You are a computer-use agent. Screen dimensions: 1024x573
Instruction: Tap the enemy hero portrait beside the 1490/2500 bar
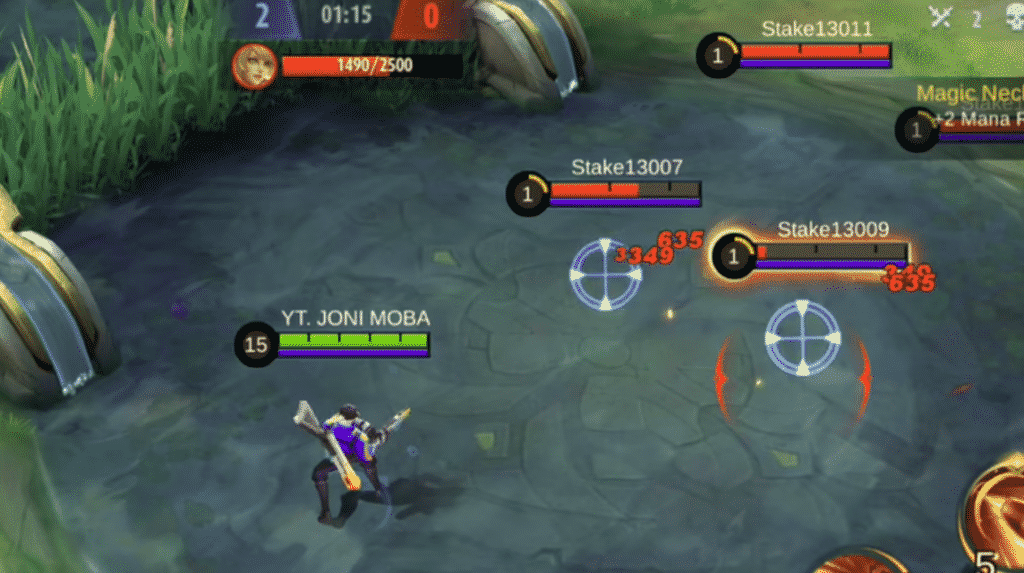252,66
